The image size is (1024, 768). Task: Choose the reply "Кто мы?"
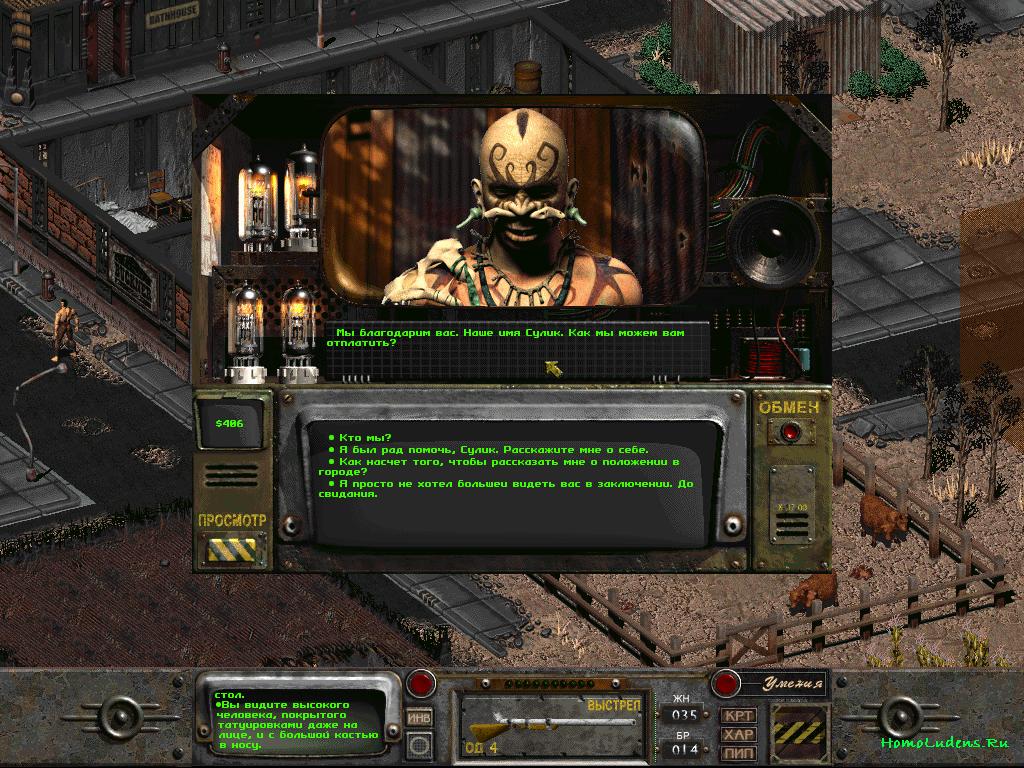coord(366,437)
